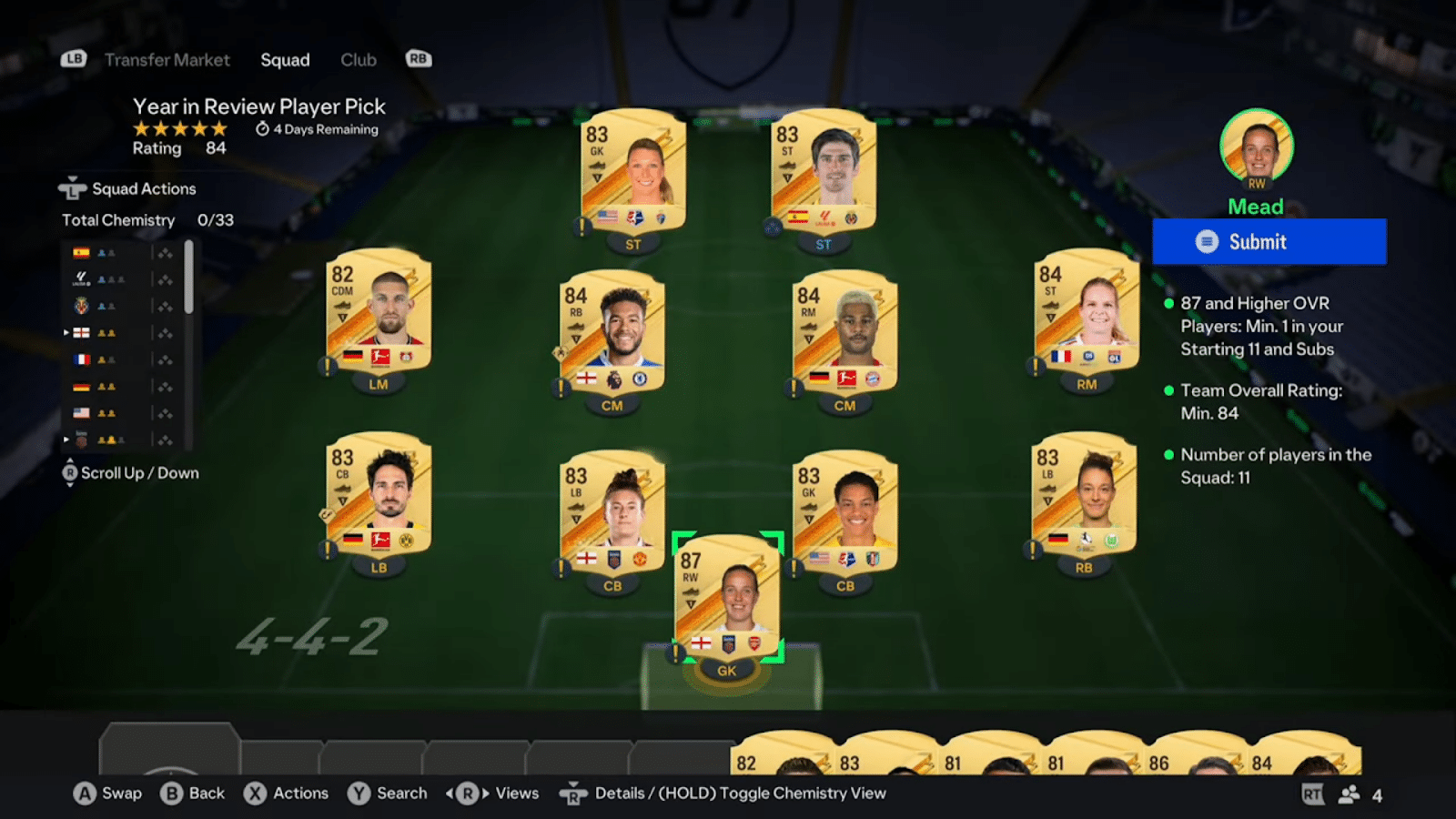Submit the Year in Review Player Pick squad

click(x=1269, y=241)
